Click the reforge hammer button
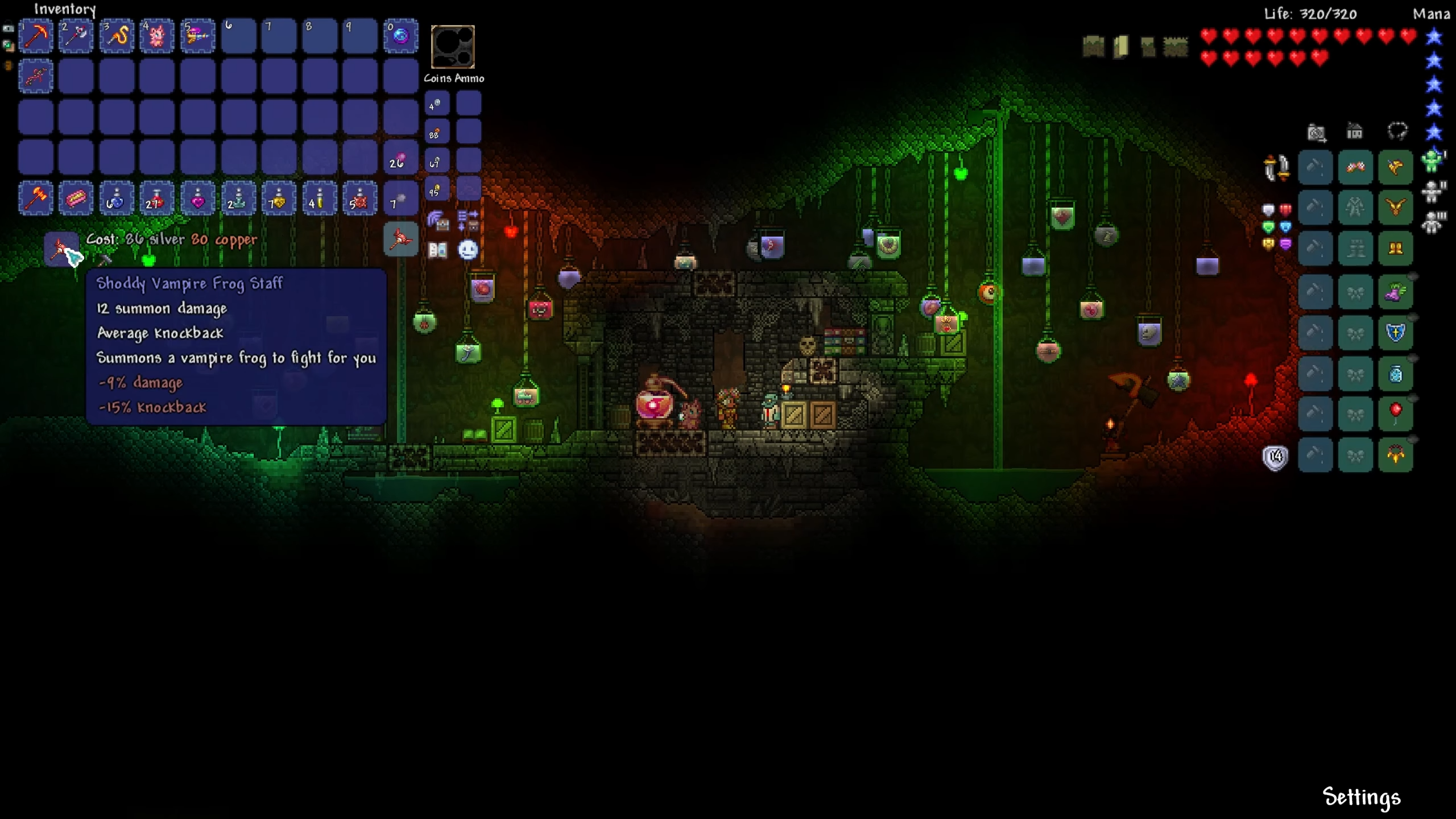The height and width of the screenshot is (819, 1456). pyautogui.click(x=105, y=260)
